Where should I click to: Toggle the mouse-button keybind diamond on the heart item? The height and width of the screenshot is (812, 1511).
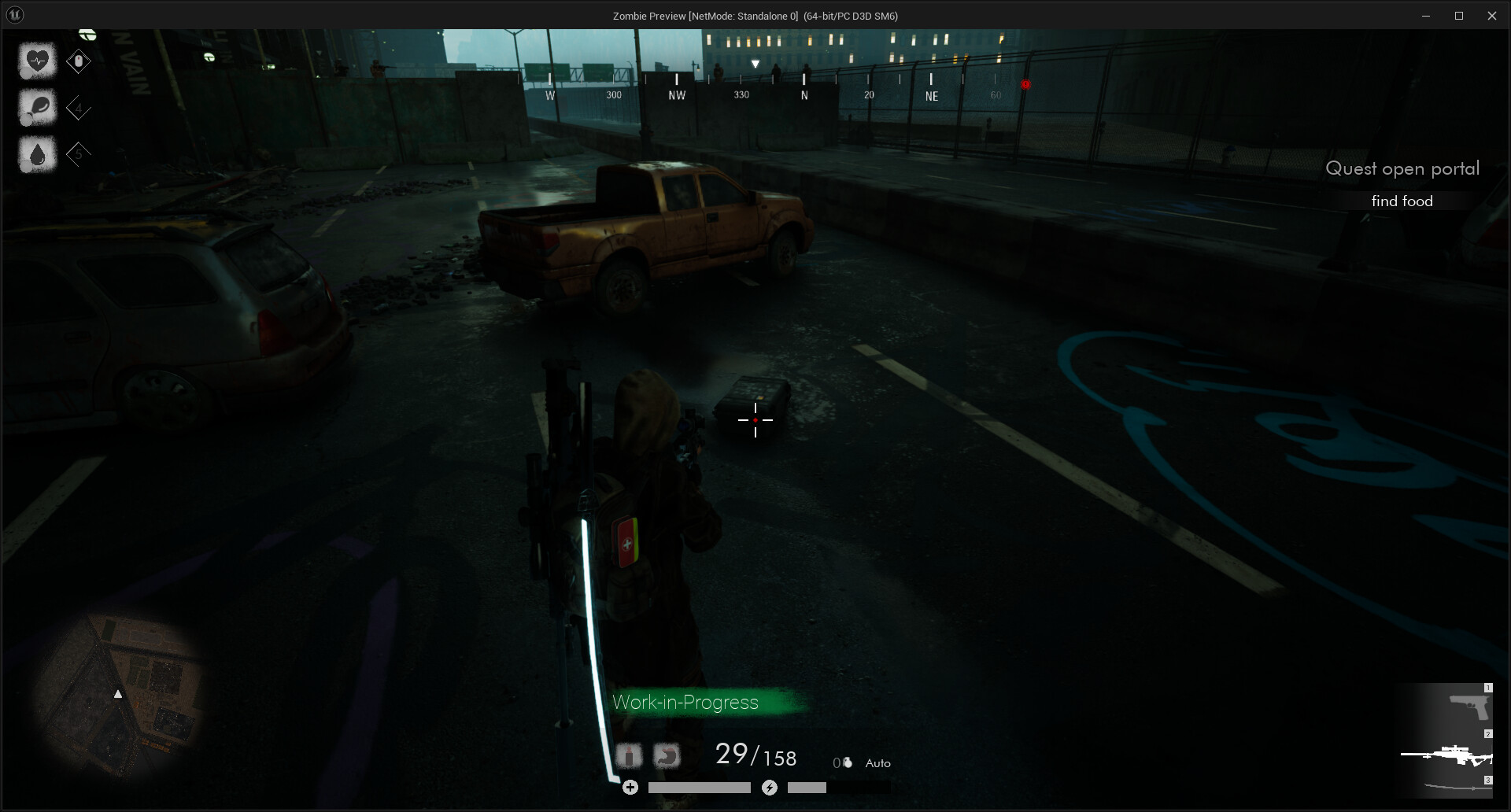[x=79, y=61]
